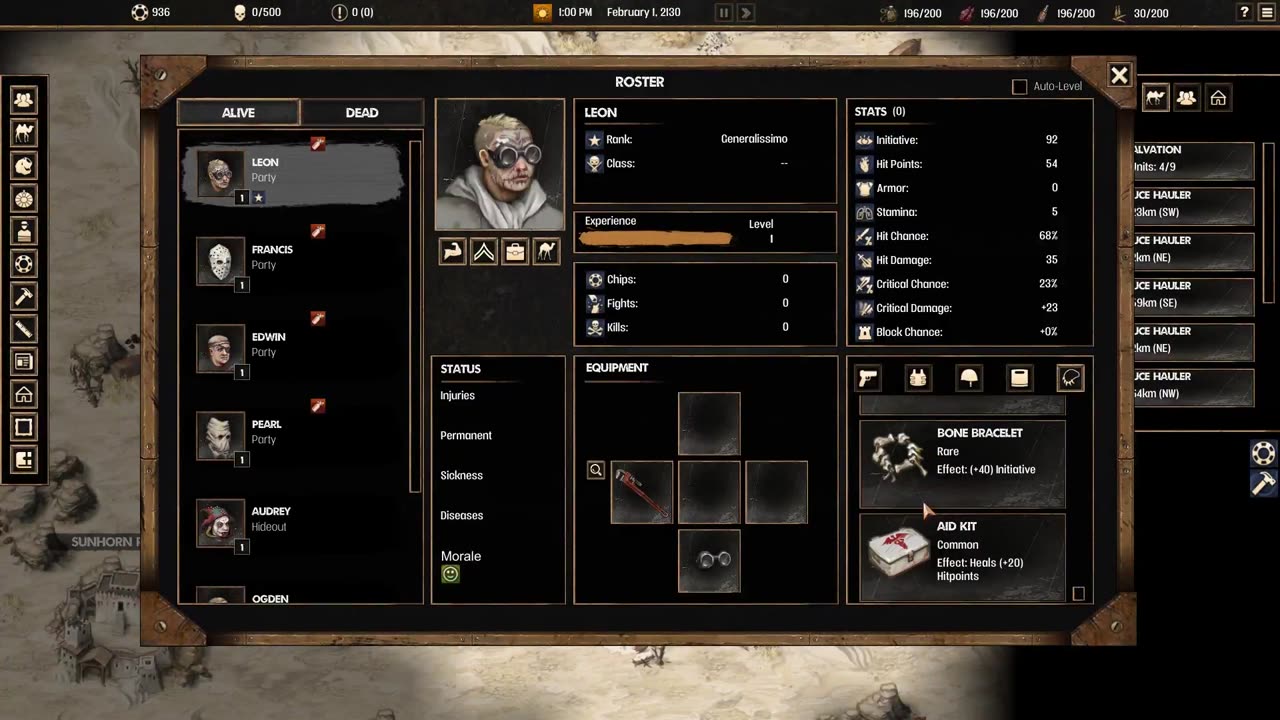1280x720 pixels.
Task: Click the magnifier icon beside equipment
Action: (x=596, y=470)
